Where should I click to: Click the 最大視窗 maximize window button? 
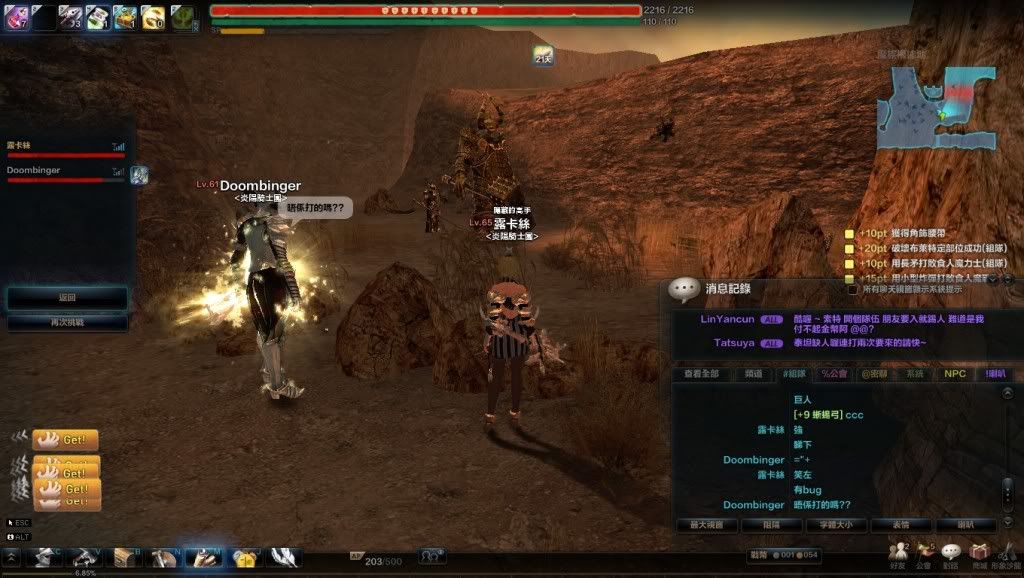pyautogui.click(x=706, y=524)
